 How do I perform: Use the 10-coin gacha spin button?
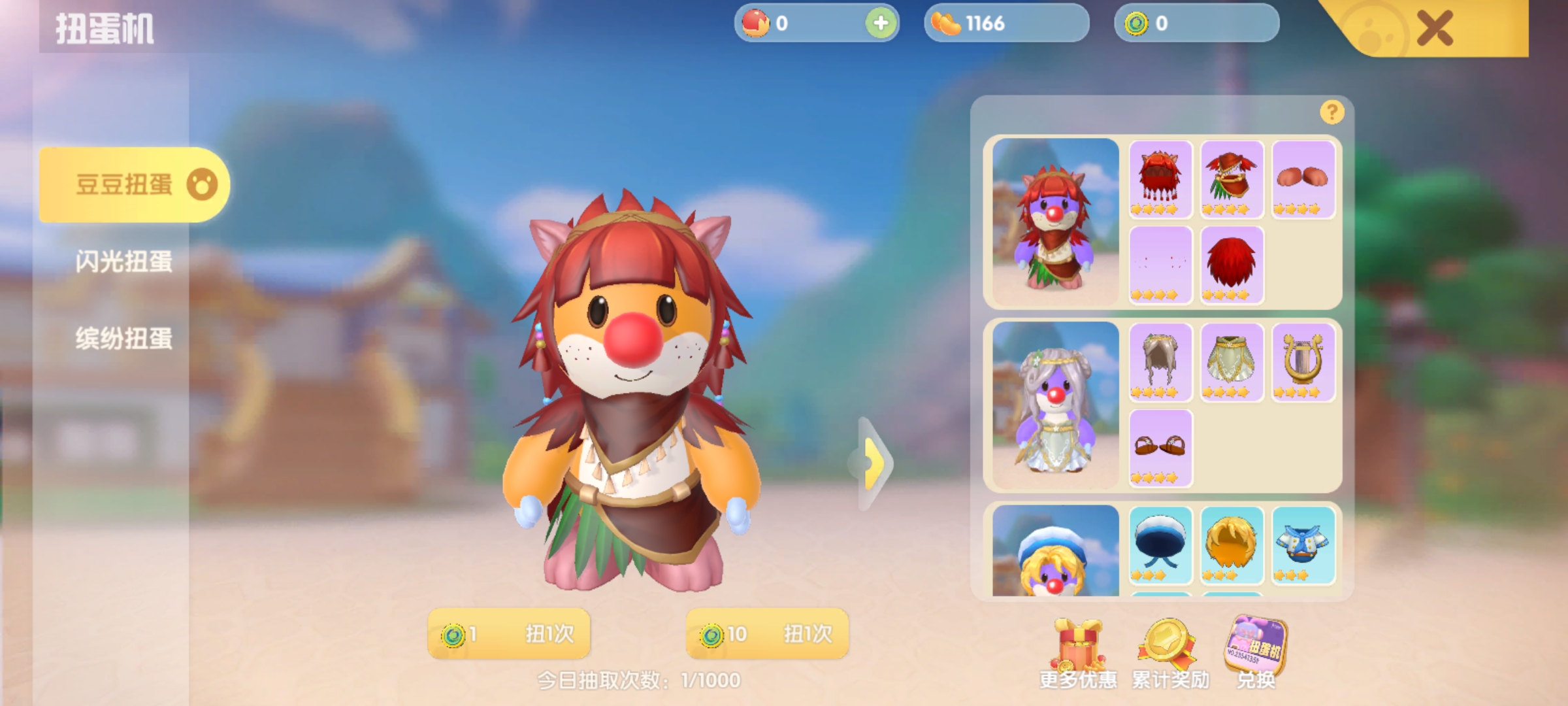coord(767,633)
